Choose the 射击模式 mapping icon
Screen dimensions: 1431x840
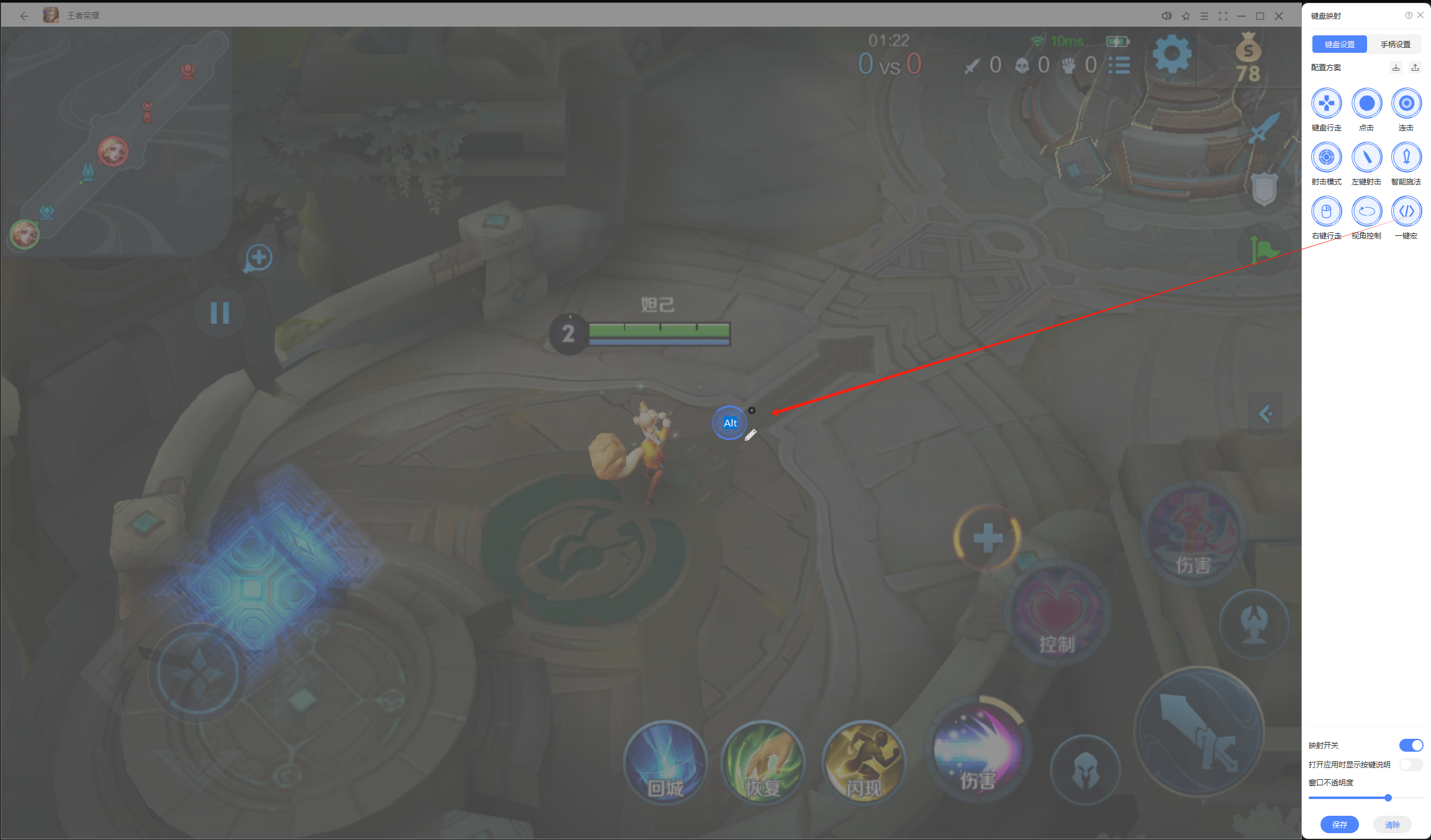[1326, 158]
